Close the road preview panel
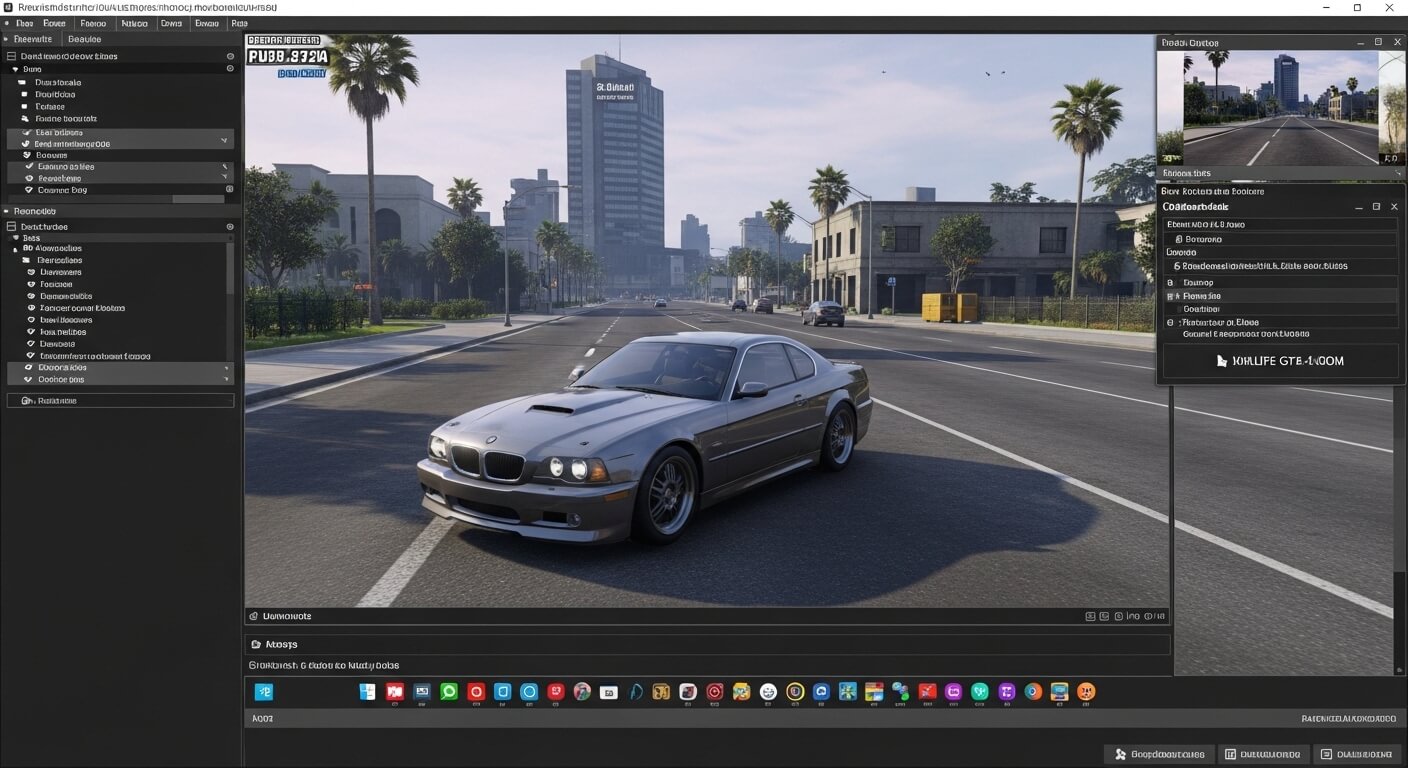 click(1395, 42)
